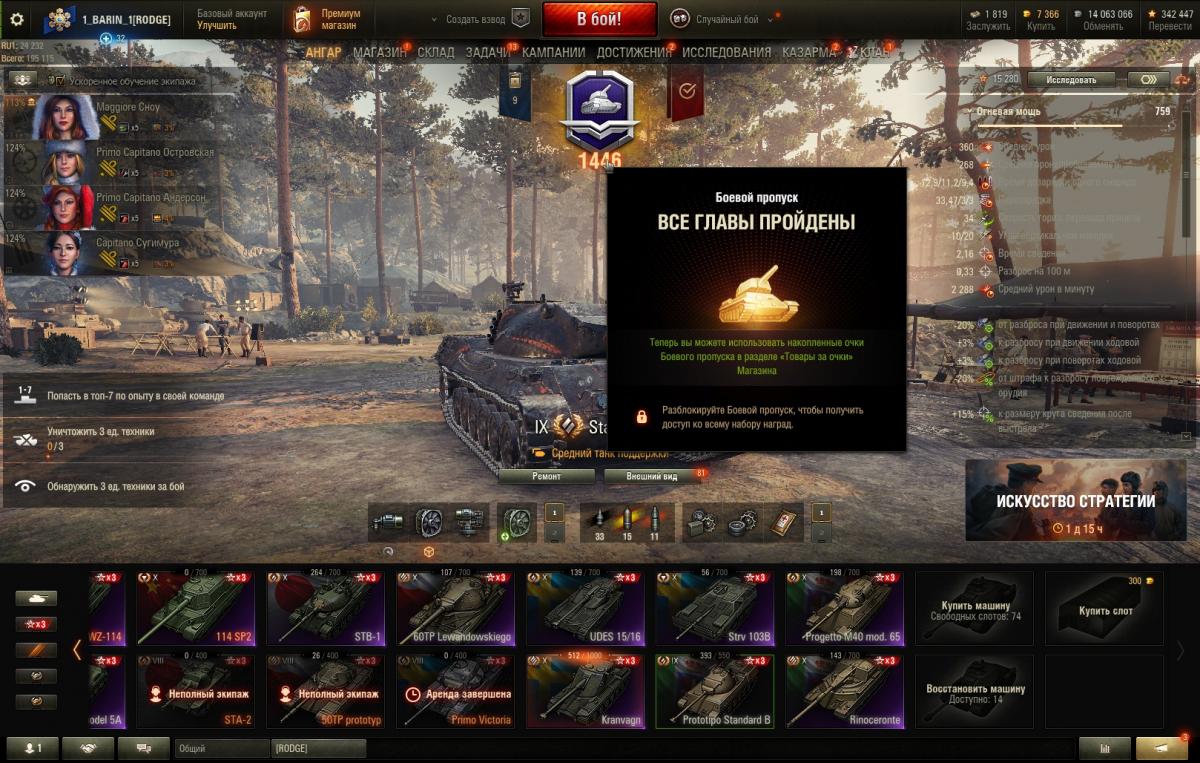Open the Восстановить машину tile
The image size is (1200, 763).
tap(975, 691)
